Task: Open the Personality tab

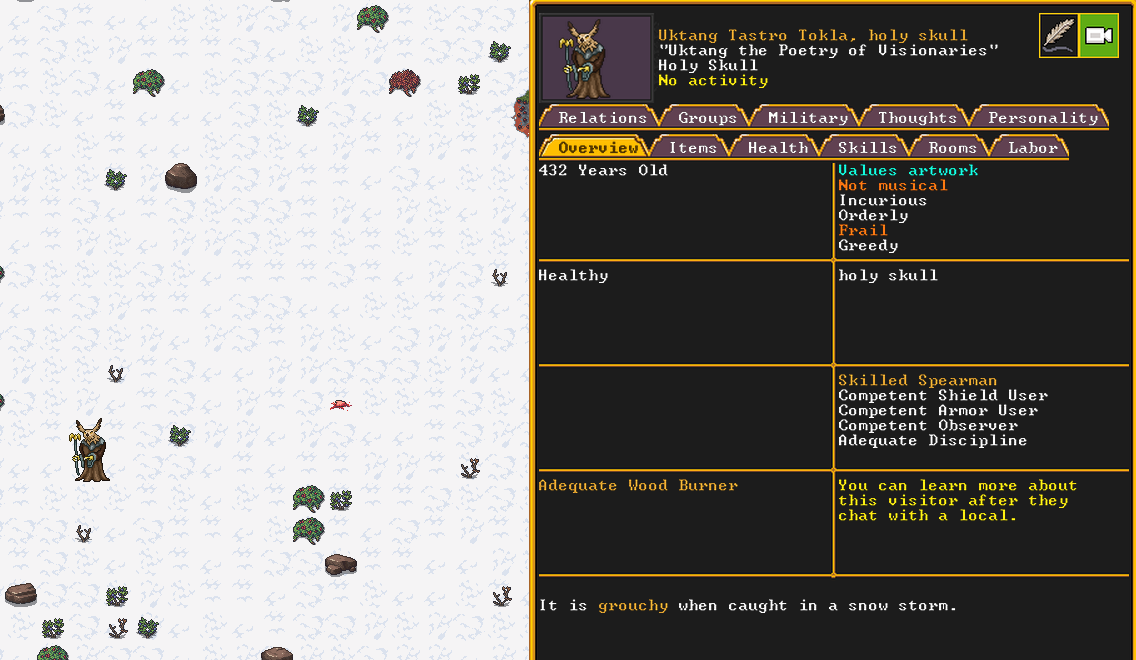Action: tap(1042, 118)
